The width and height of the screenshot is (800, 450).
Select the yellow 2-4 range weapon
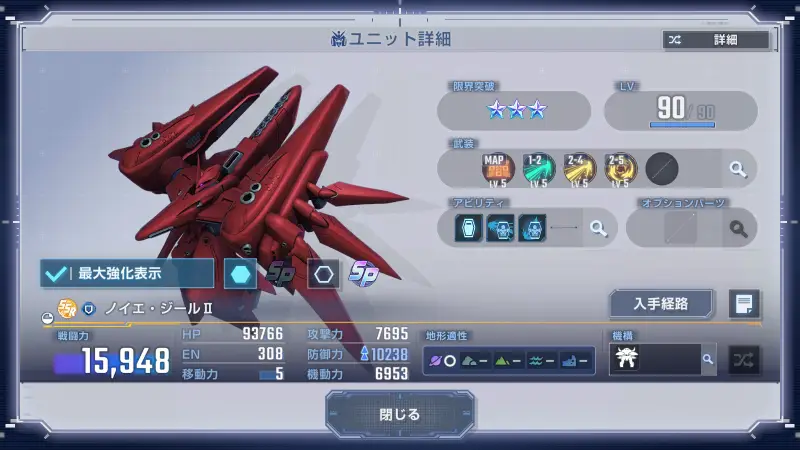(579, 167)
